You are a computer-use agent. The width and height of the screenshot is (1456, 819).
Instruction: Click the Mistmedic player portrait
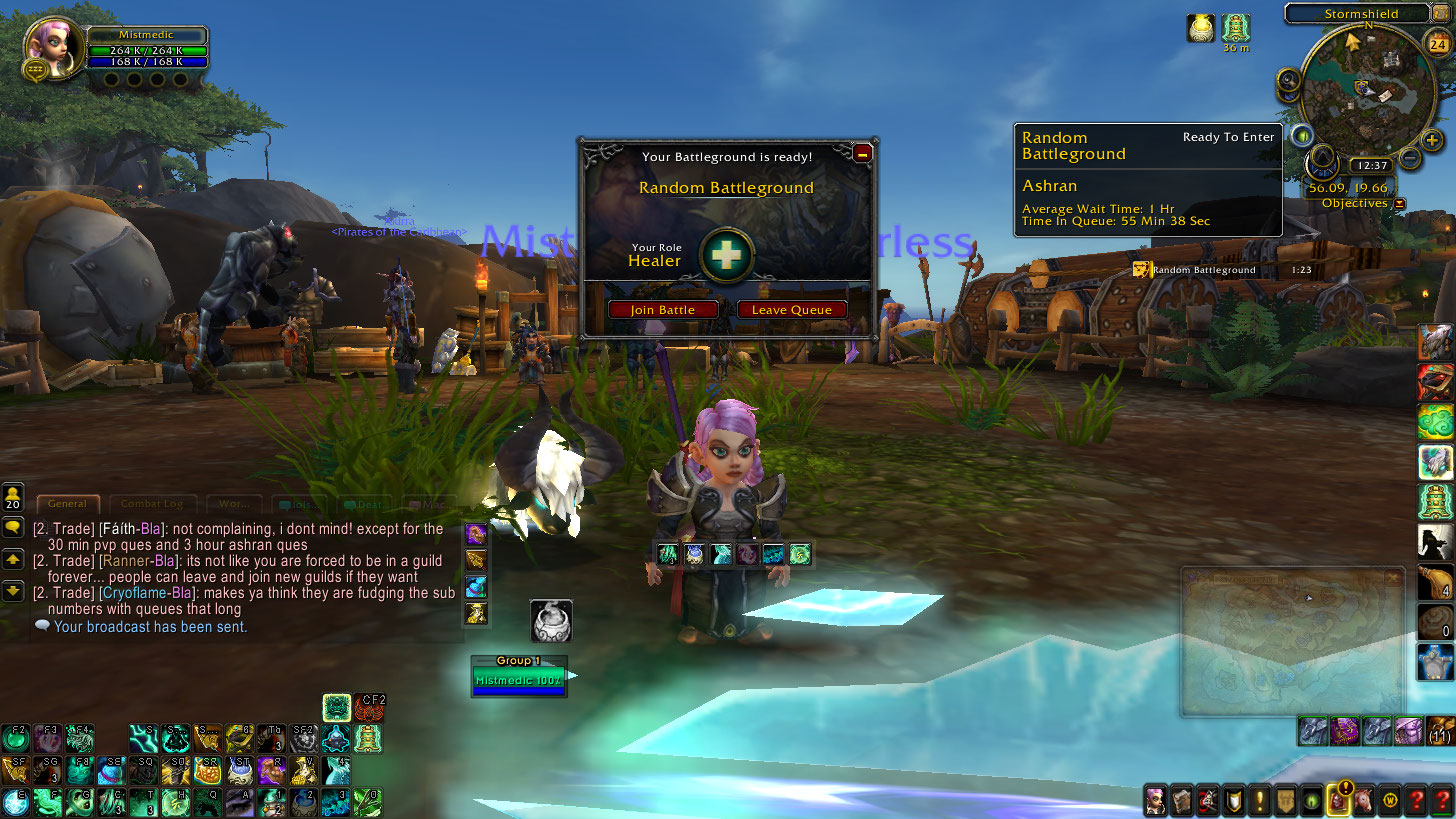(x=53, y=48)
